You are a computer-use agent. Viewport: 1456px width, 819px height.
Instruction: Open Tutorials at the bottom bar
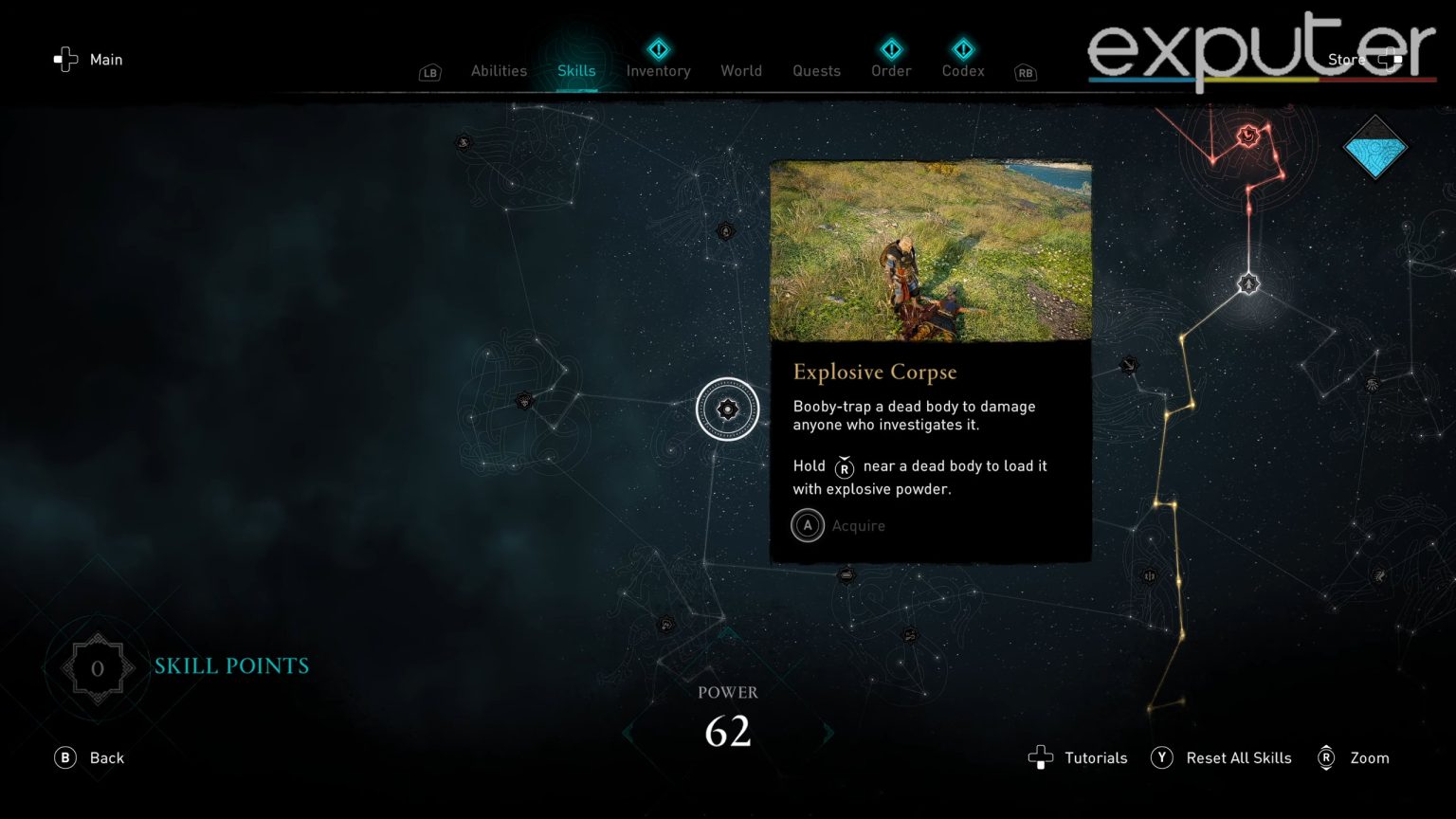point(1095,757)
